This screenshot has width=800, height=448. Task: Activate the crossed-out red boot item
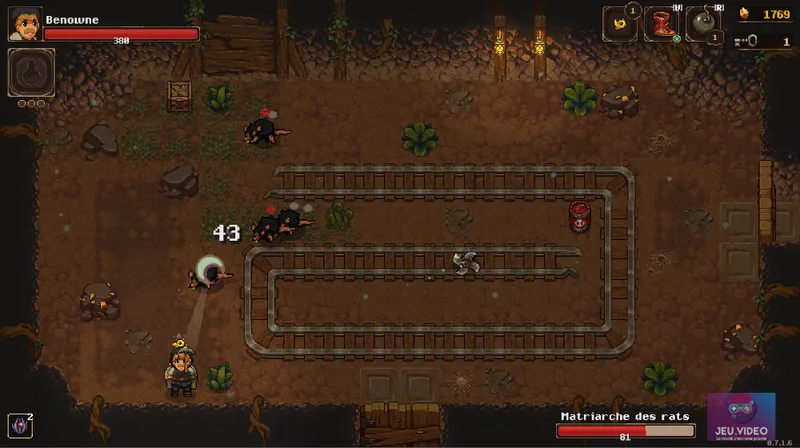coord(661,24)
